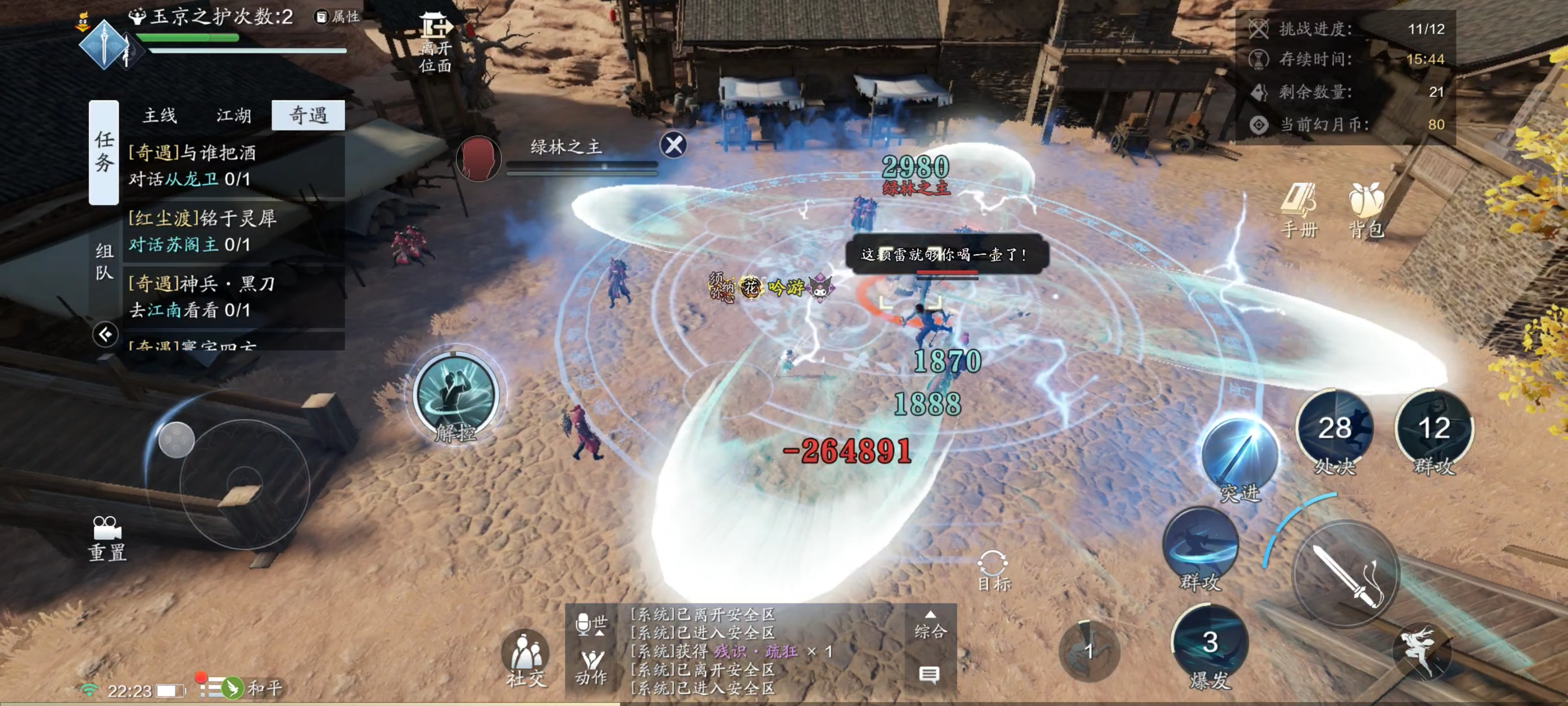
Task: Open the 奇遇 quest tab
Action: 308,115
